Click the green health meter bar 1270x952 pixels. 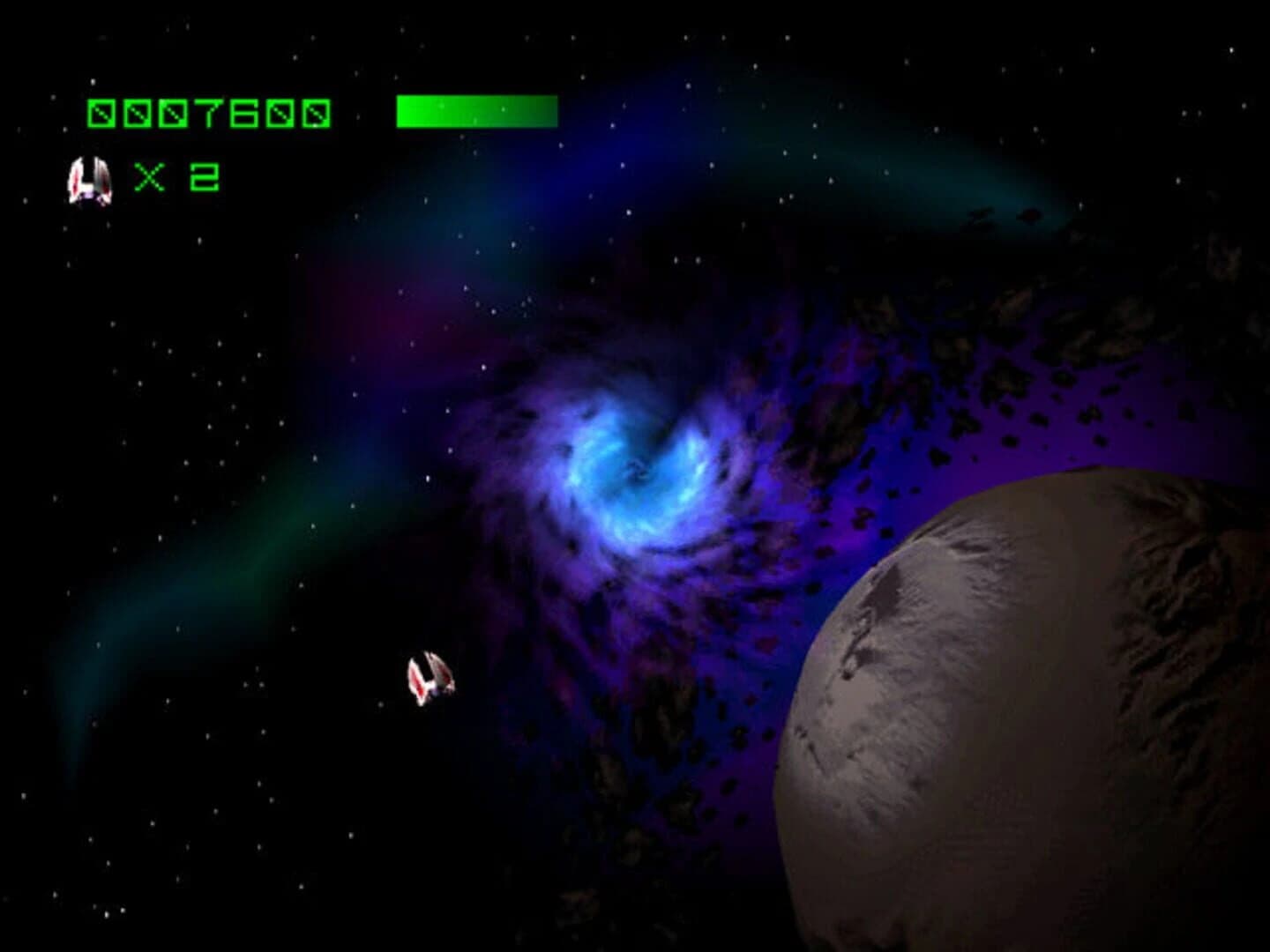pyautogui.click(x=476, y=110)
